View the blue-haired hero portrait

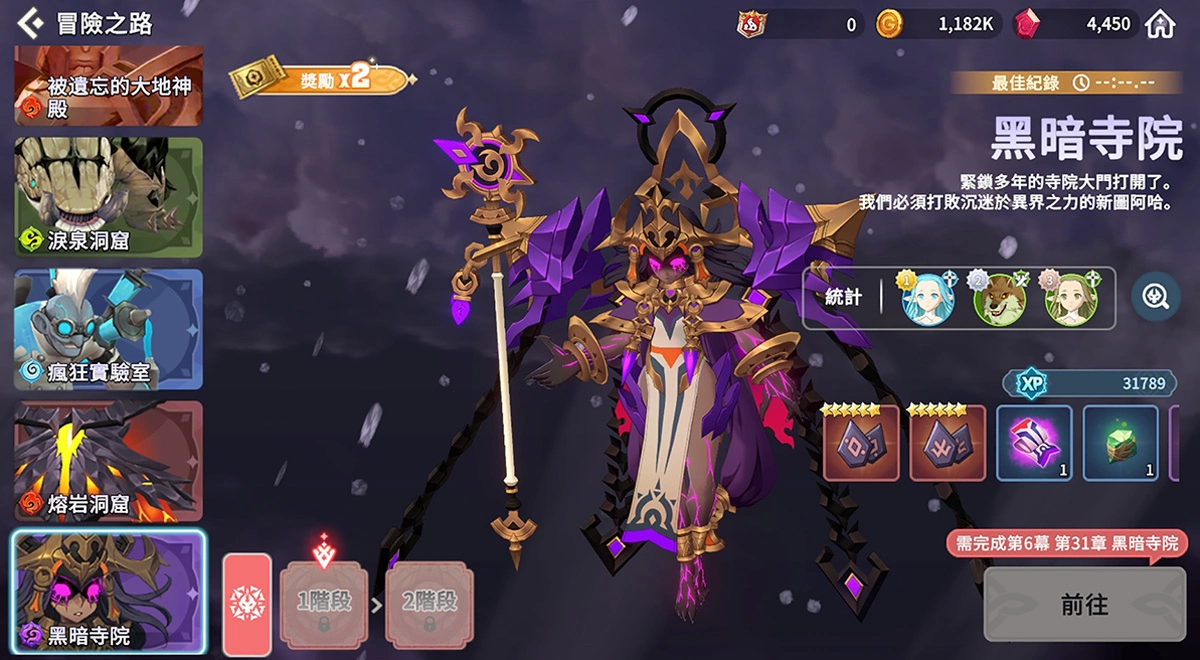928,299
